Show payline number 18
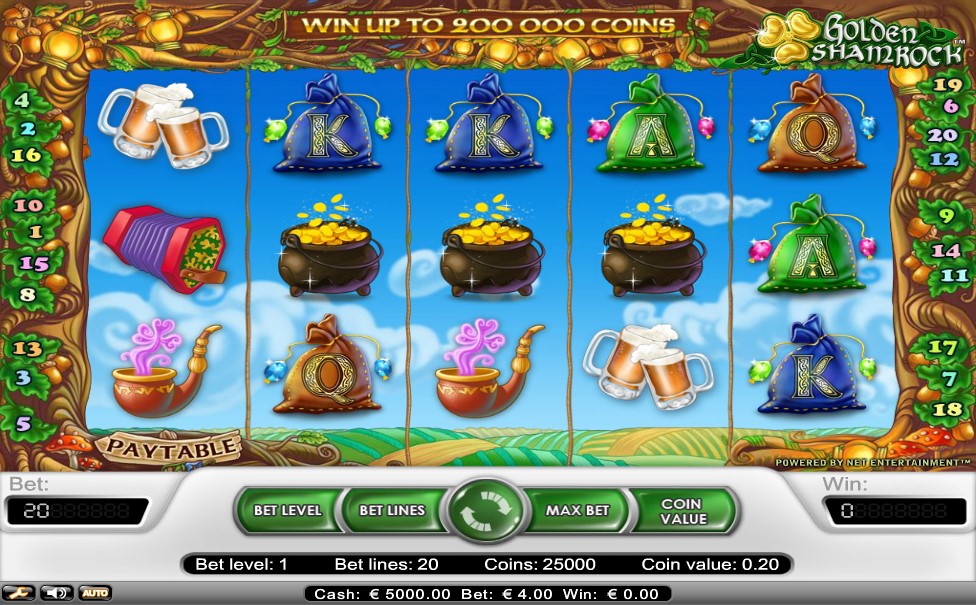976x605 pixels. point(946,410)
